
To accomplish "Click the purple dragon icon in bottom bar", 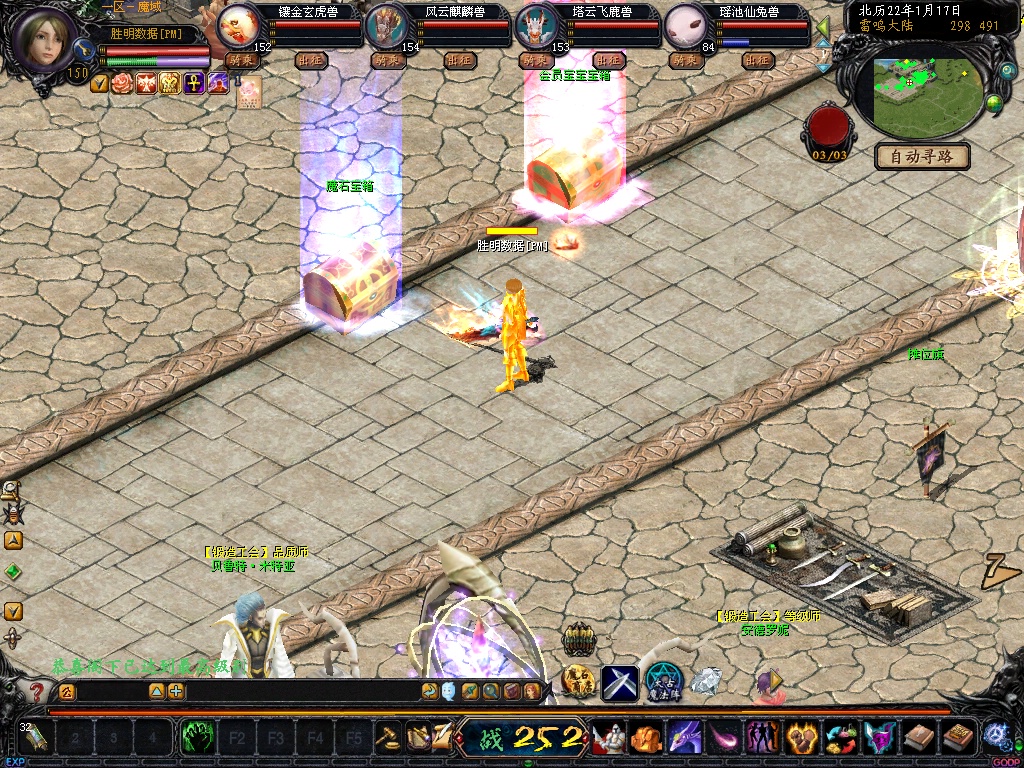I will point(685,739).
